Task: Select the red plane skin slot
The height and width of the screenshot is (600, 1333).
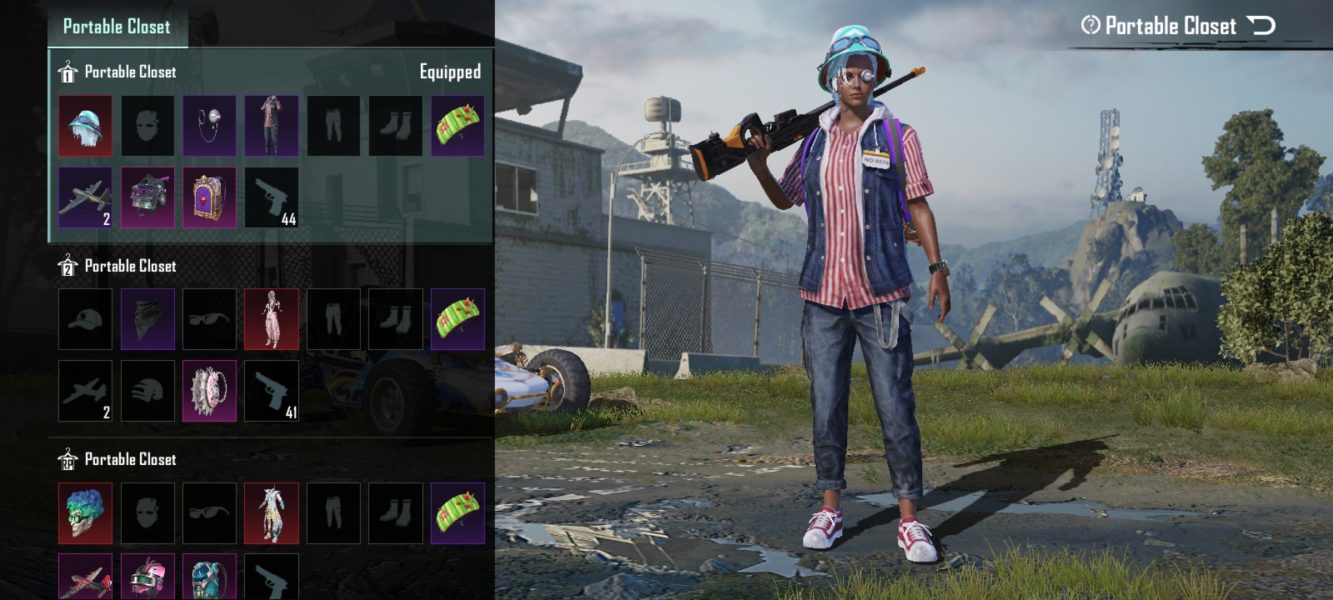Action: coord(85,578)
